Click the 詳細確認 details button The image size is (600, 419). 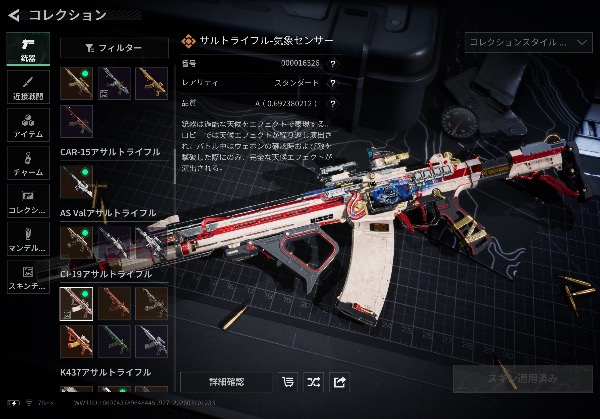pyautogui.click(x=225, y=381)
